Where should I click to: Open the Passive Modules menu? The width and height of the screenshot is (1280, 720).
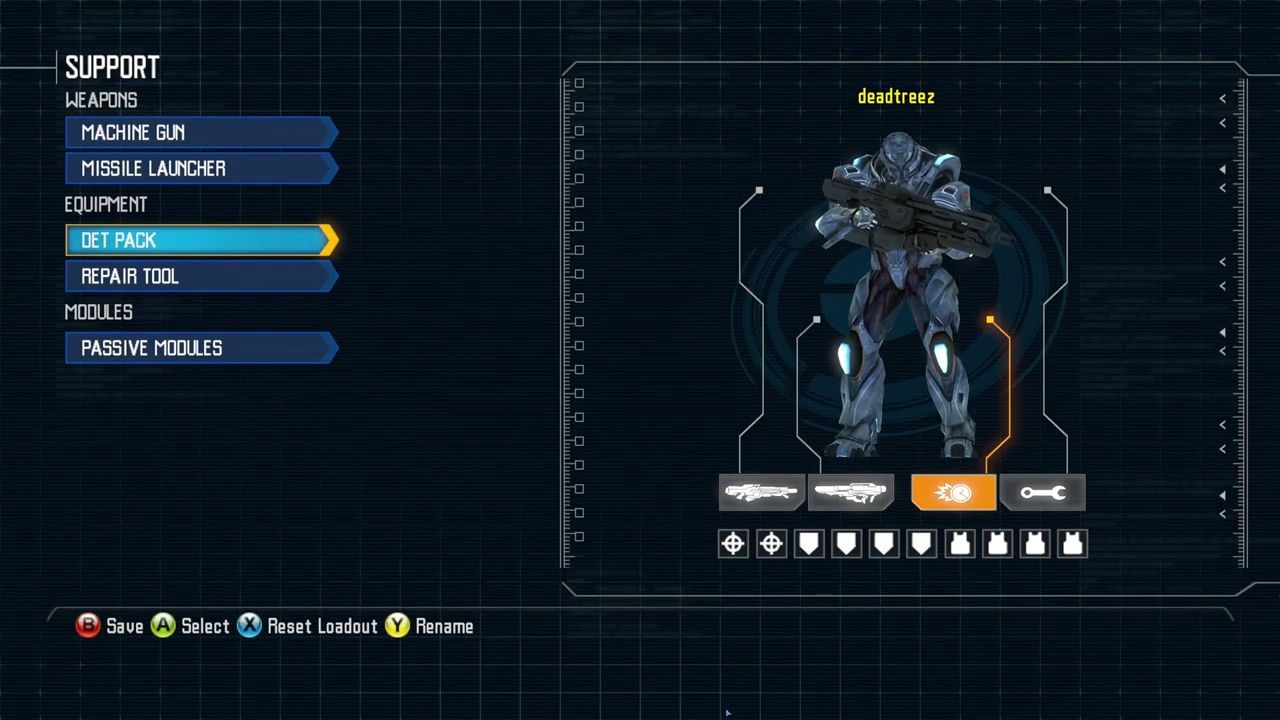(x=200, y=349)
